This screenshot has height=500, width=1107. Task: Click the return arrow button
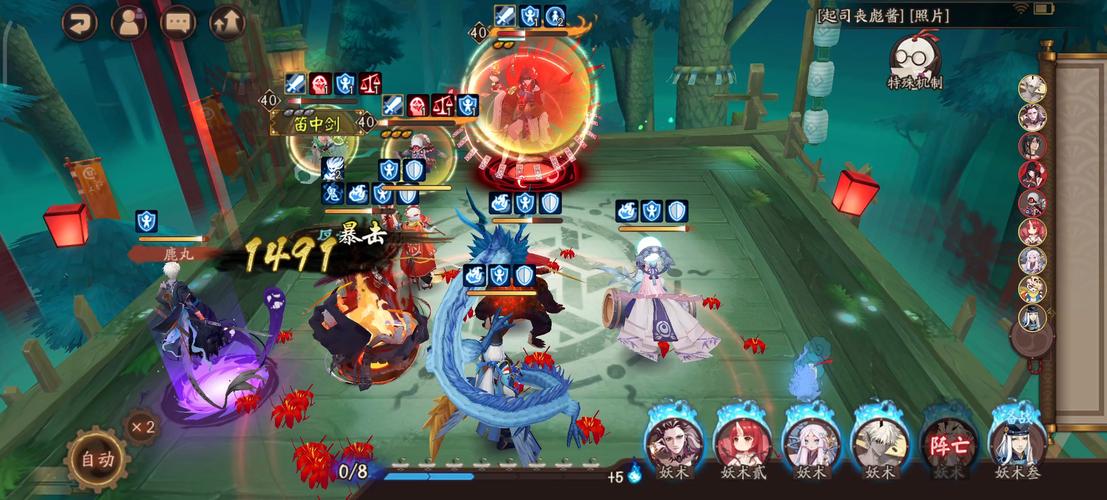79,22
